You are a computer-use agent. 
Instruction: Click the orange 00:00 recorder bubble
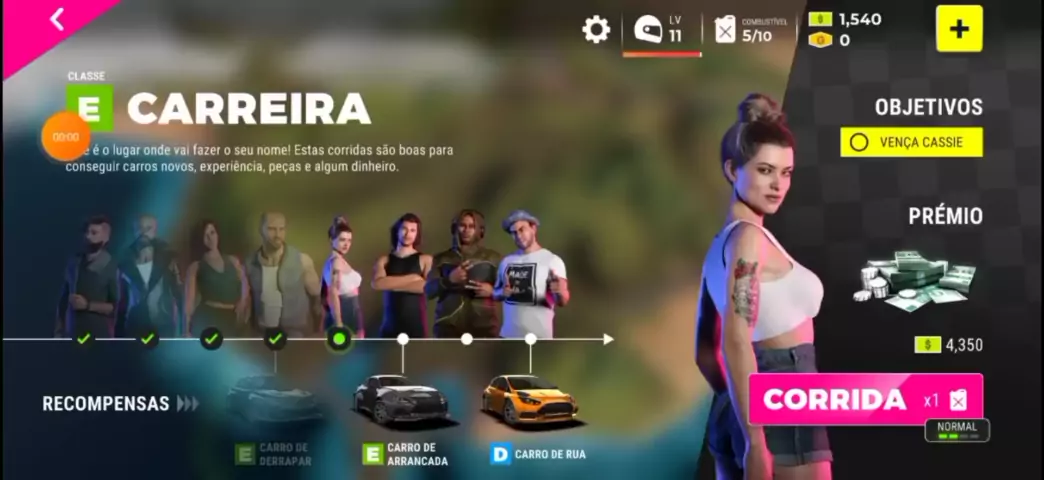click(x=66, y=137)
